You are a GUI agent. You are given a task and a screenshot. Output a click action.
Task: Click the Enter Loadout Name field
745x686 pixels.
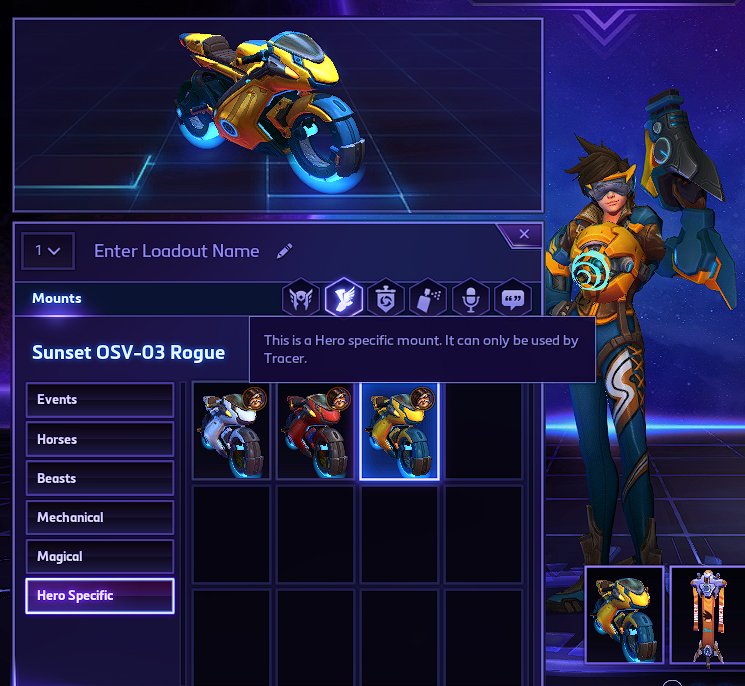(177, 251)
